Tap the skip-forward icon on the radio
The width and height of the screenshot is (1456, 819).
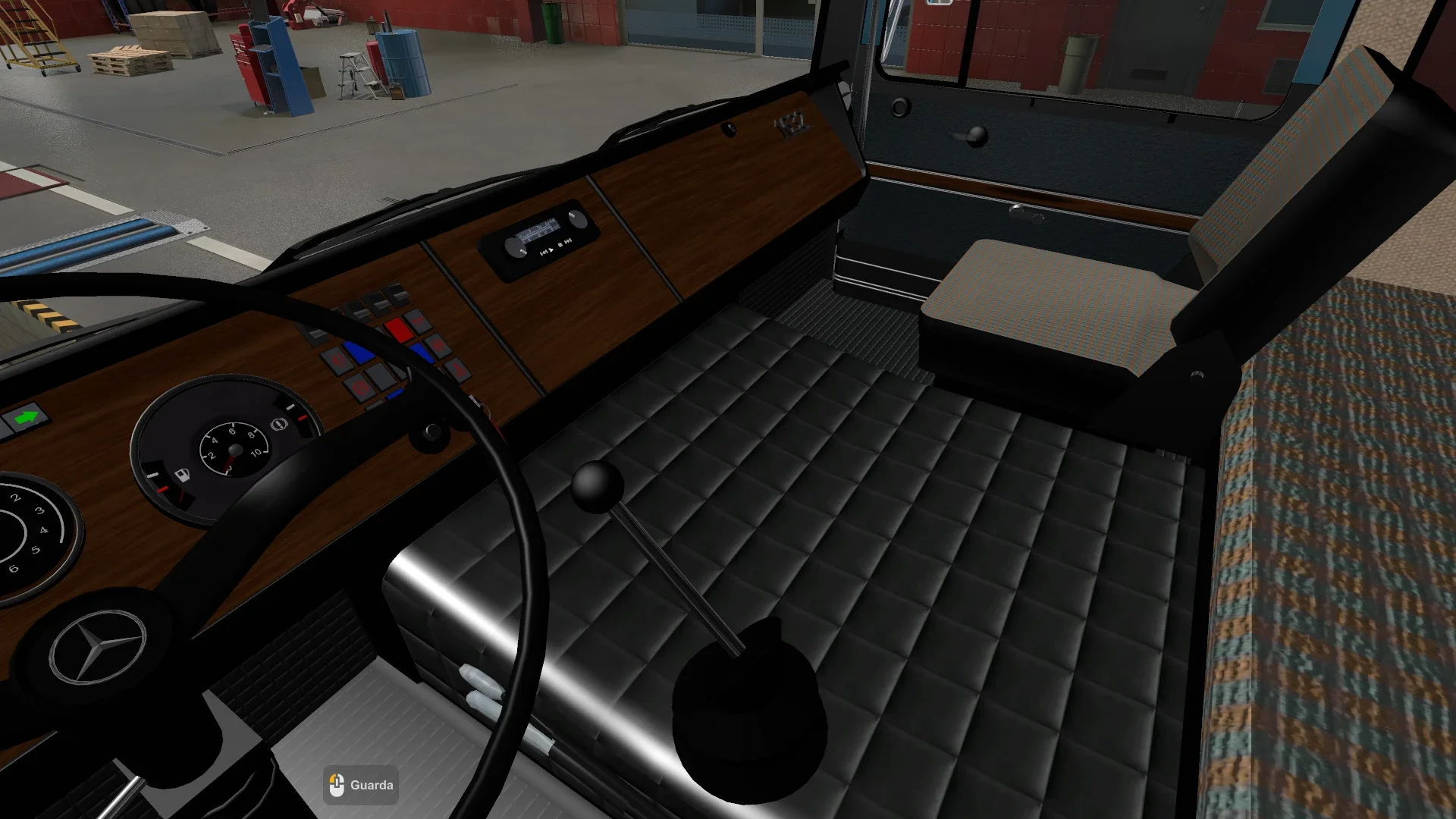point(568,240)
